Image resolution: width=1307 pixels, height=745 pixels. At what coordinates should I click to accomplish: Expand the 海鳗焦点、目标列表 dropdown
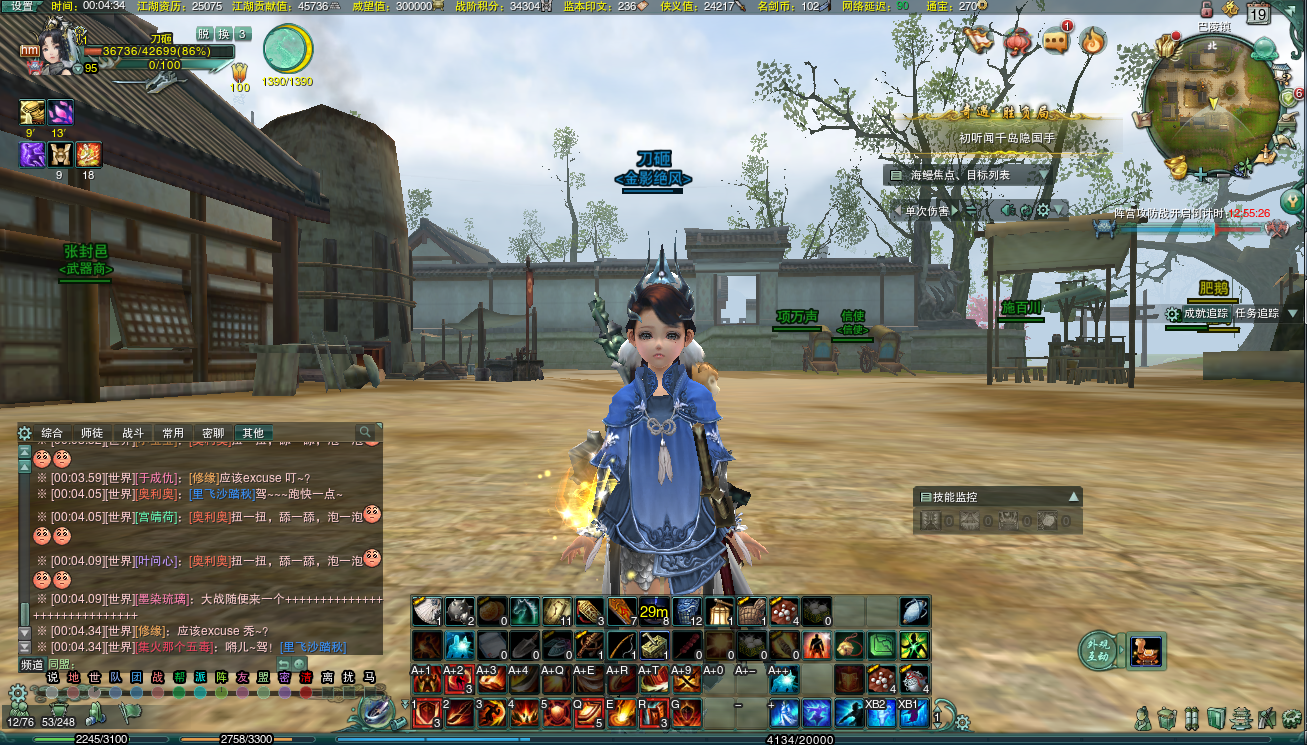1043,175
